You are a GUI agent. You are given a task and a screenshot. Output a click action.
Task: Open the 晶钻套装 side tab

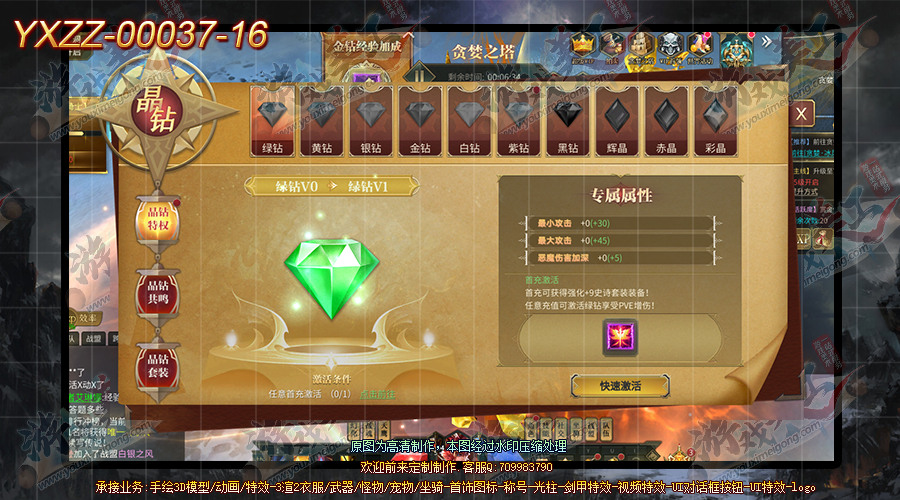click(x=158, y=366)
